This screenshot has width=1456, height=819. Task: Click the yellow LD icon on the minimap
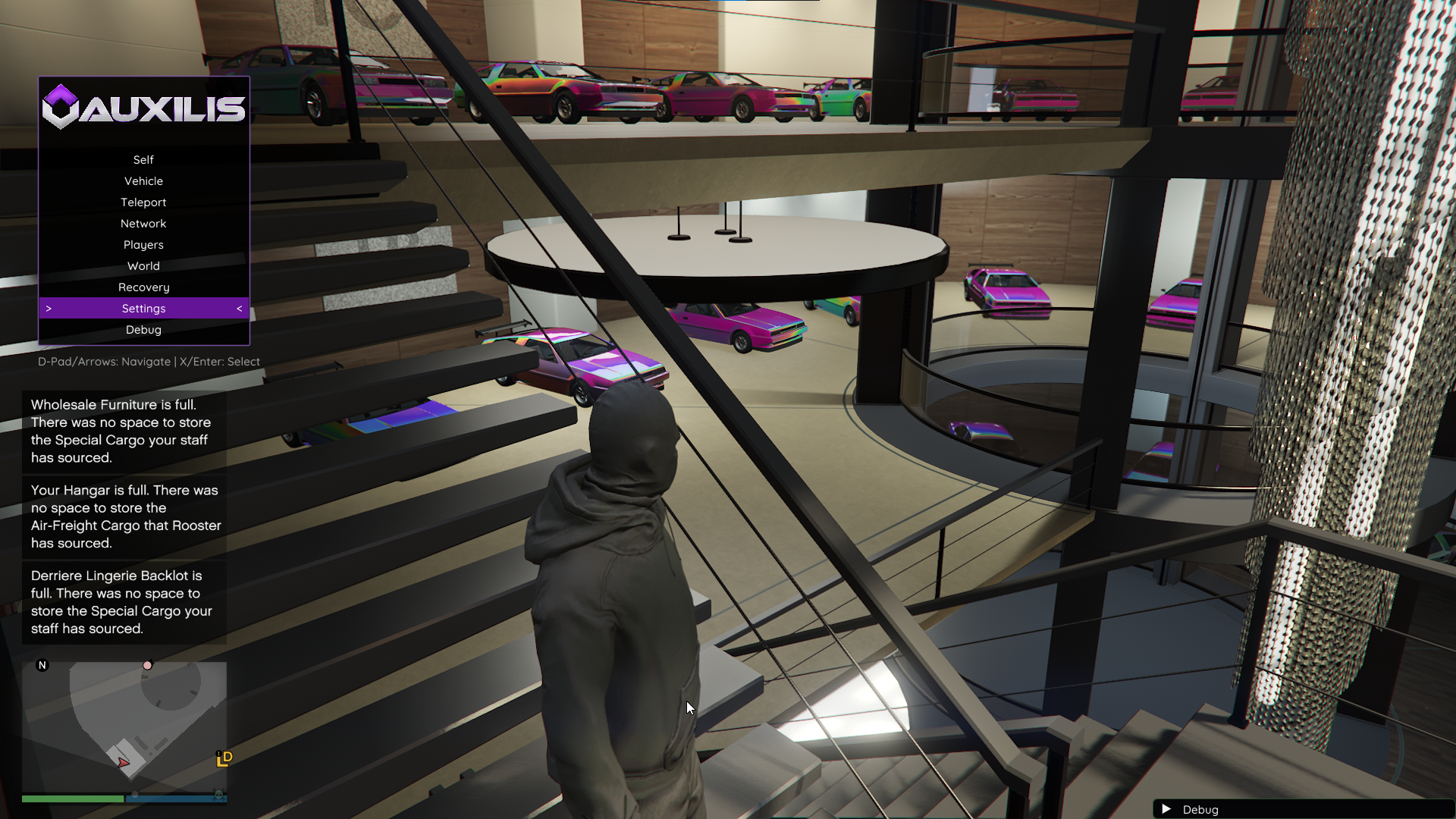click(224, 759)
